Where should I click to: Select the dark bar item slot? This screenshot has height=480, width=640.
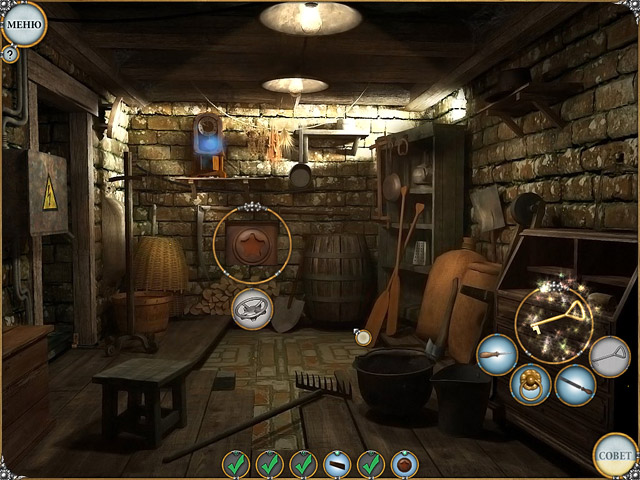tap(337, 464)
